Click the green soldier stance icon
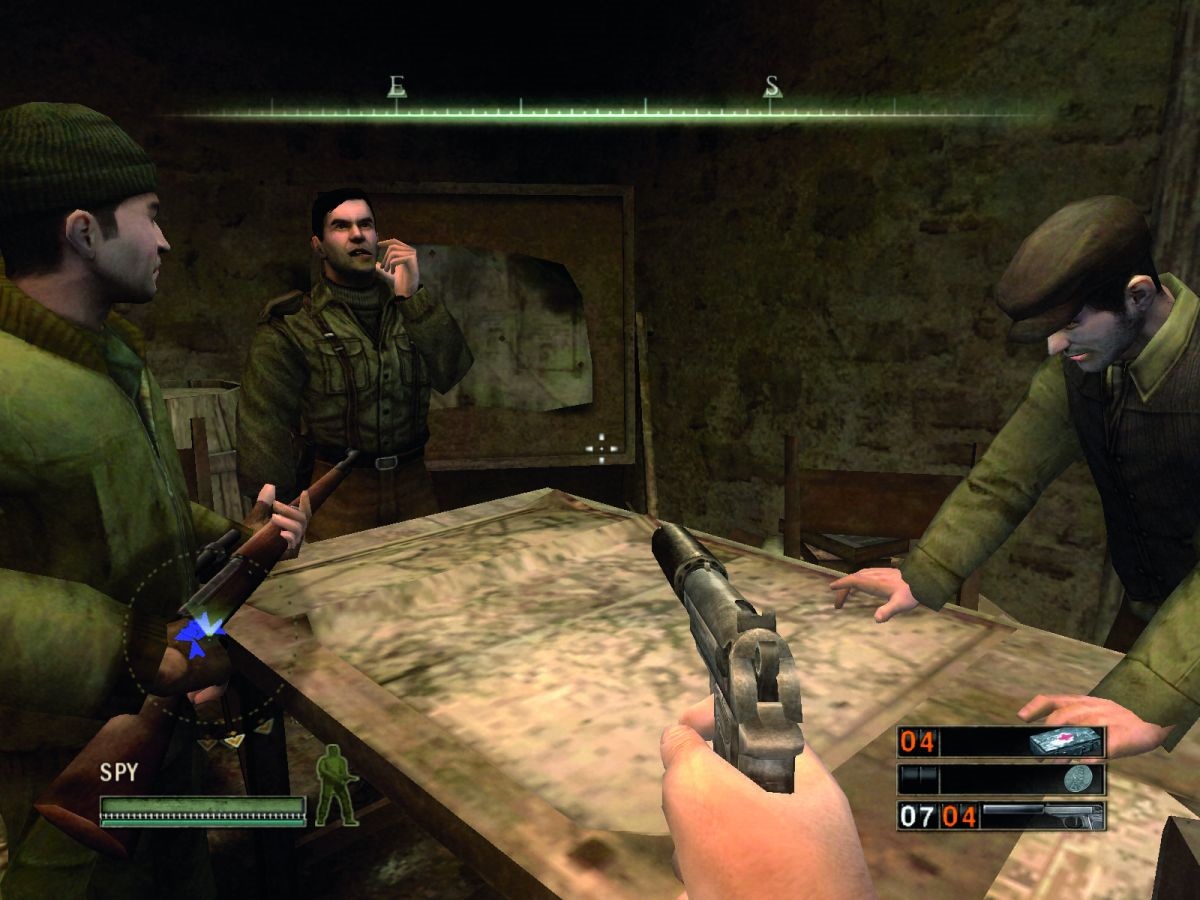This screenshot has width=1200, height=900. pyautogui.click(x=336, y=786)
